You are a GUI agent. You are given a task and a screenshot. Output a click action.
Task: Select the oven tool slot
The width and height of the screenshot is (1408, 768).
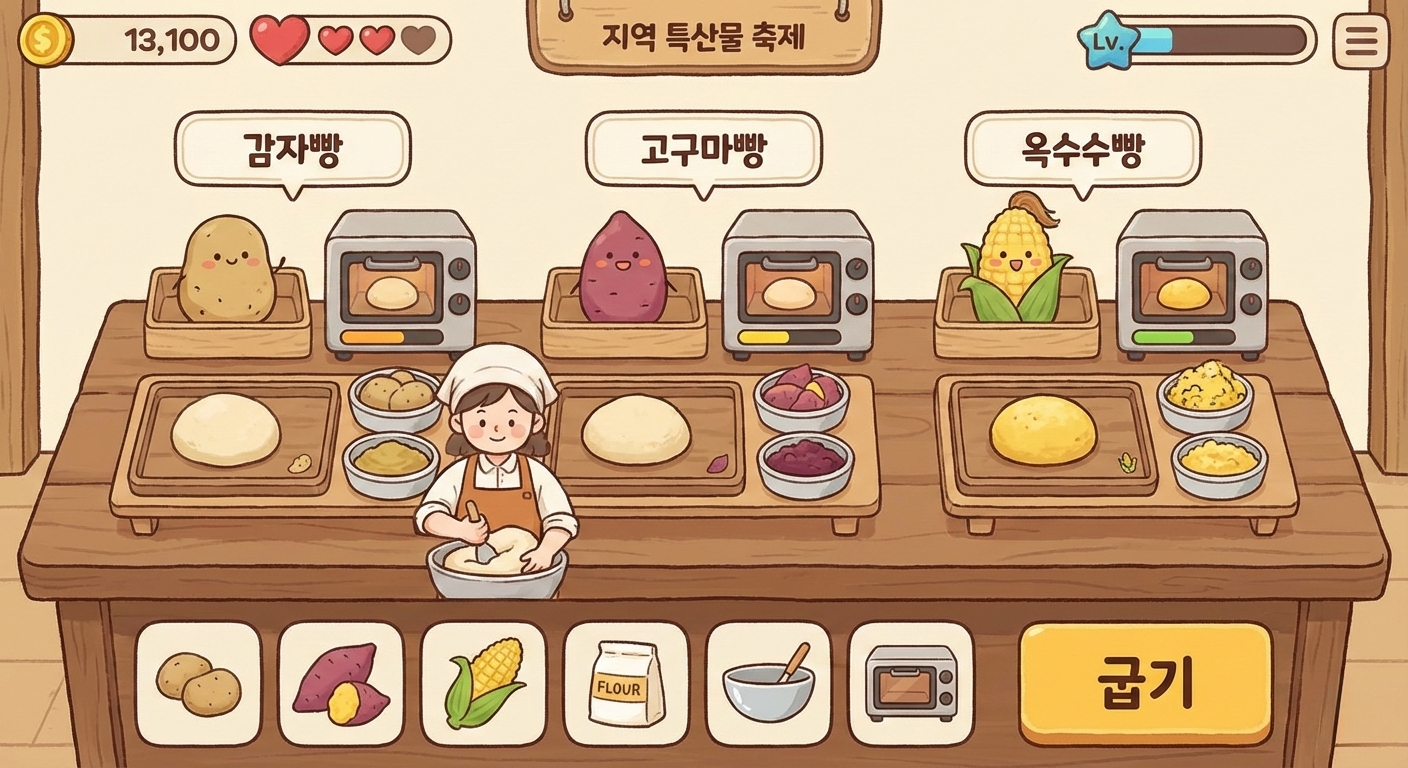tap(911, 683)
